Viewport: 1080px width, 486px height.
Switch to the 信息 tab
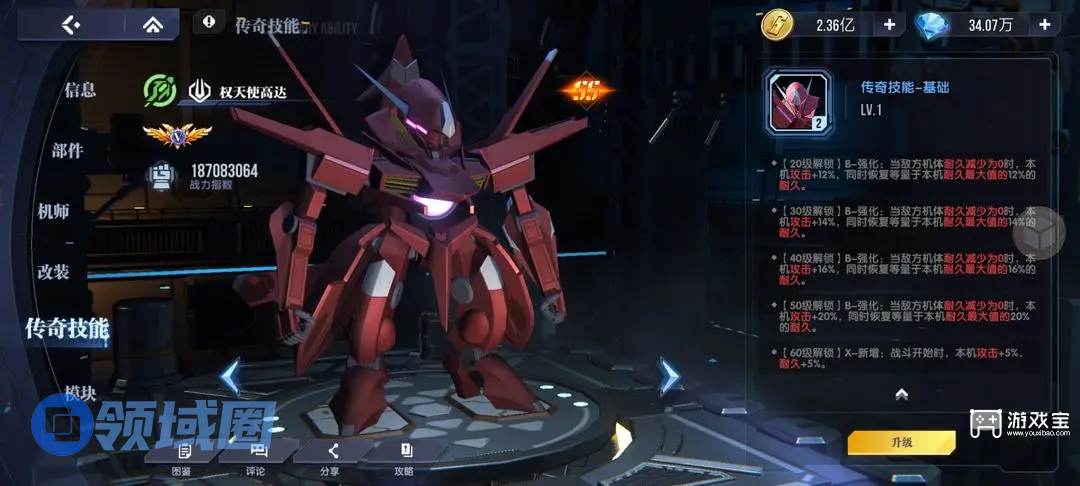pos(80,90)
